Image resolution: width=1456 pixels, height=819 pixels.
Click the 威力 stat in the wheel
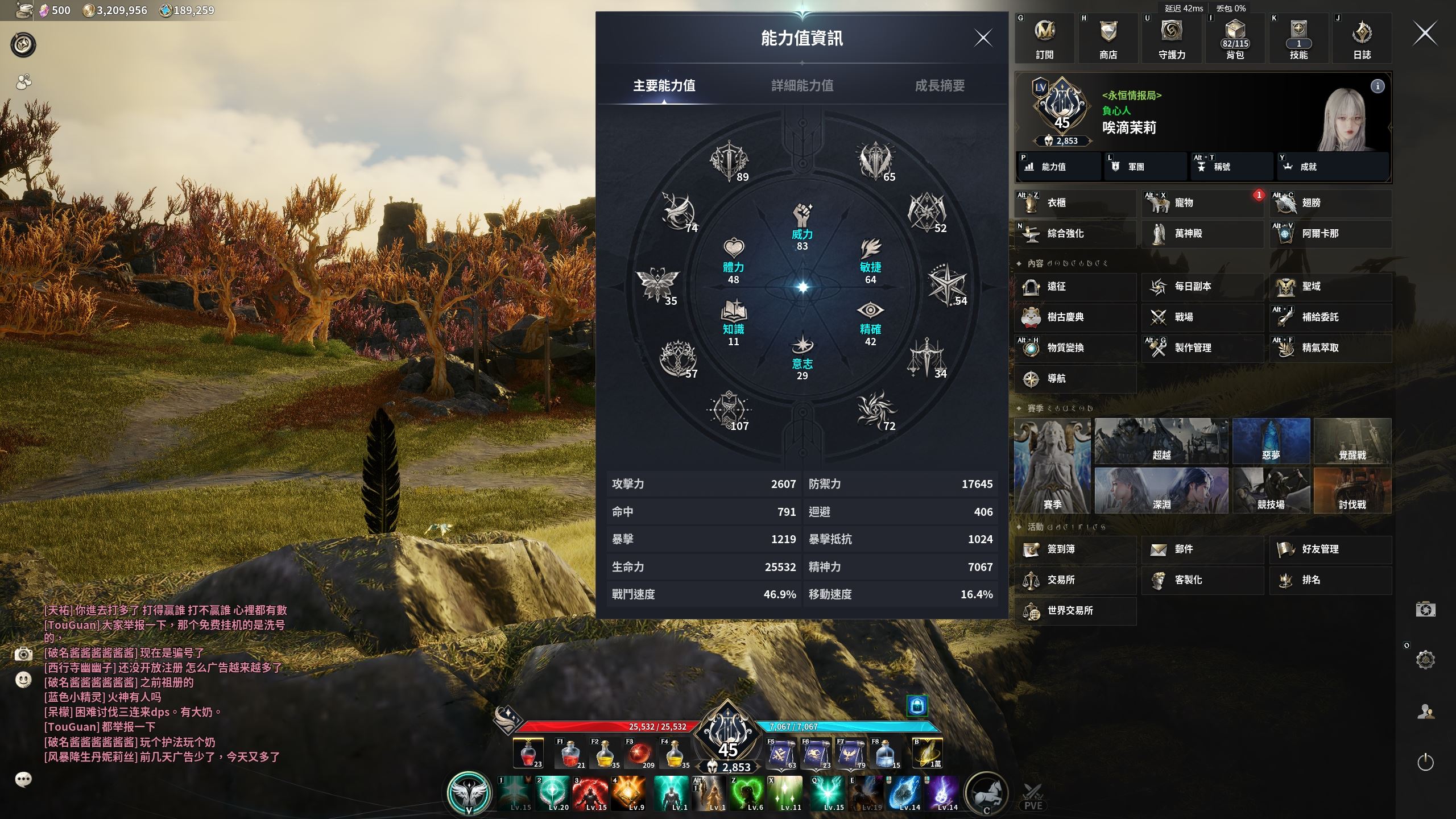tap(802, 226)
